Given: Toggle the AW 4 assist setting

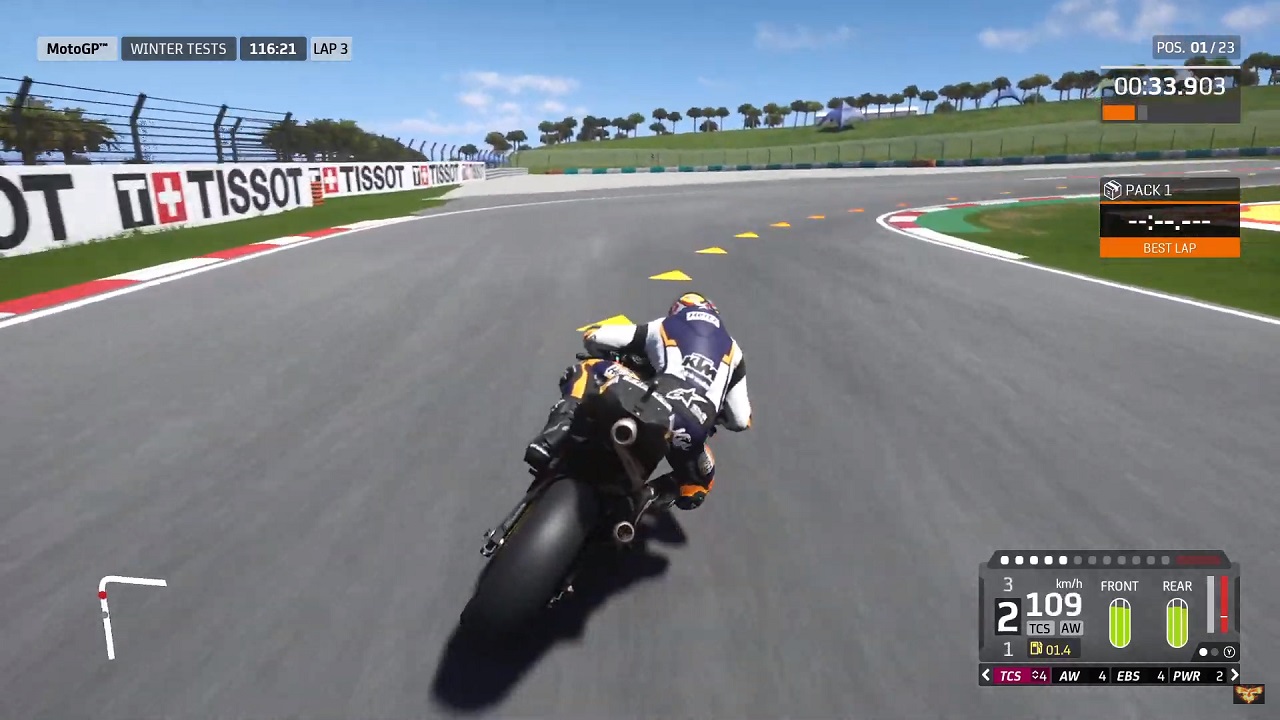Looking at the screenshot, I should click(1082, 676).
